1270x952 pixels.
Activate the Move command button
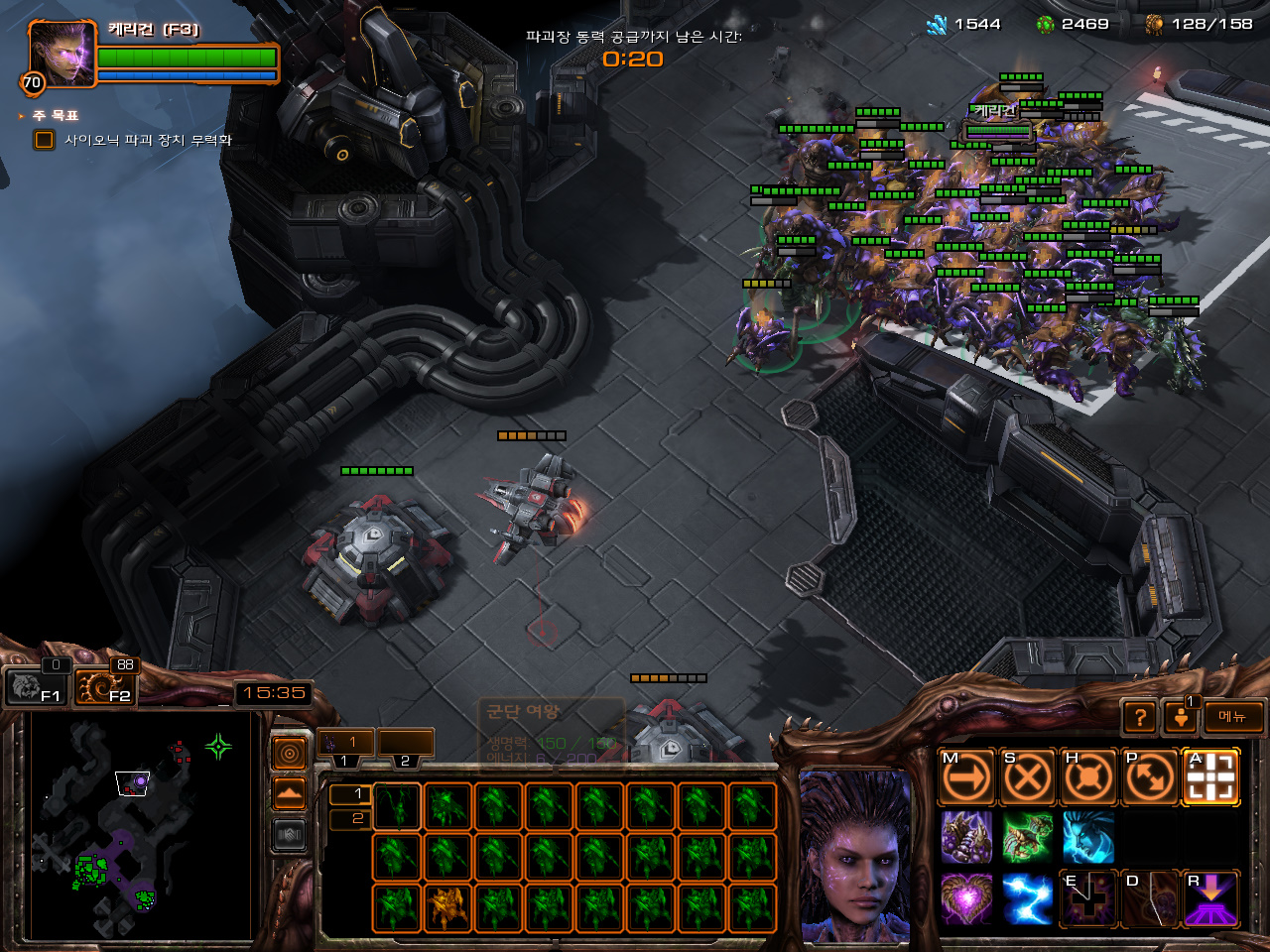[x=966, y=777]
